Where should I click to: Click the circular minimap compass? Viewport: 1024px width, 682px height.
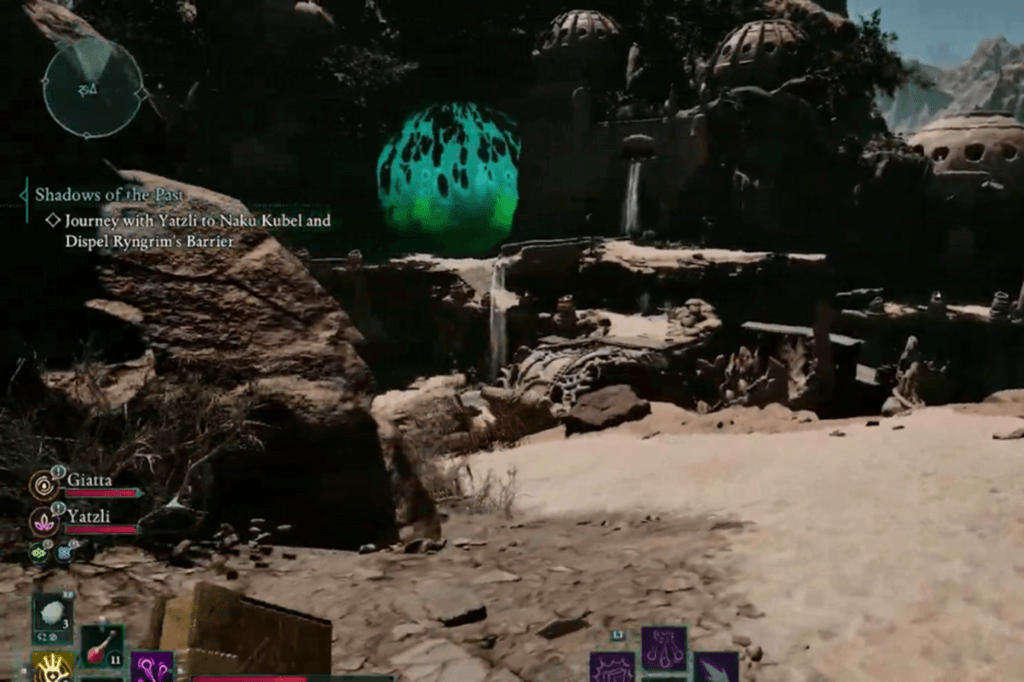point(93,87)
